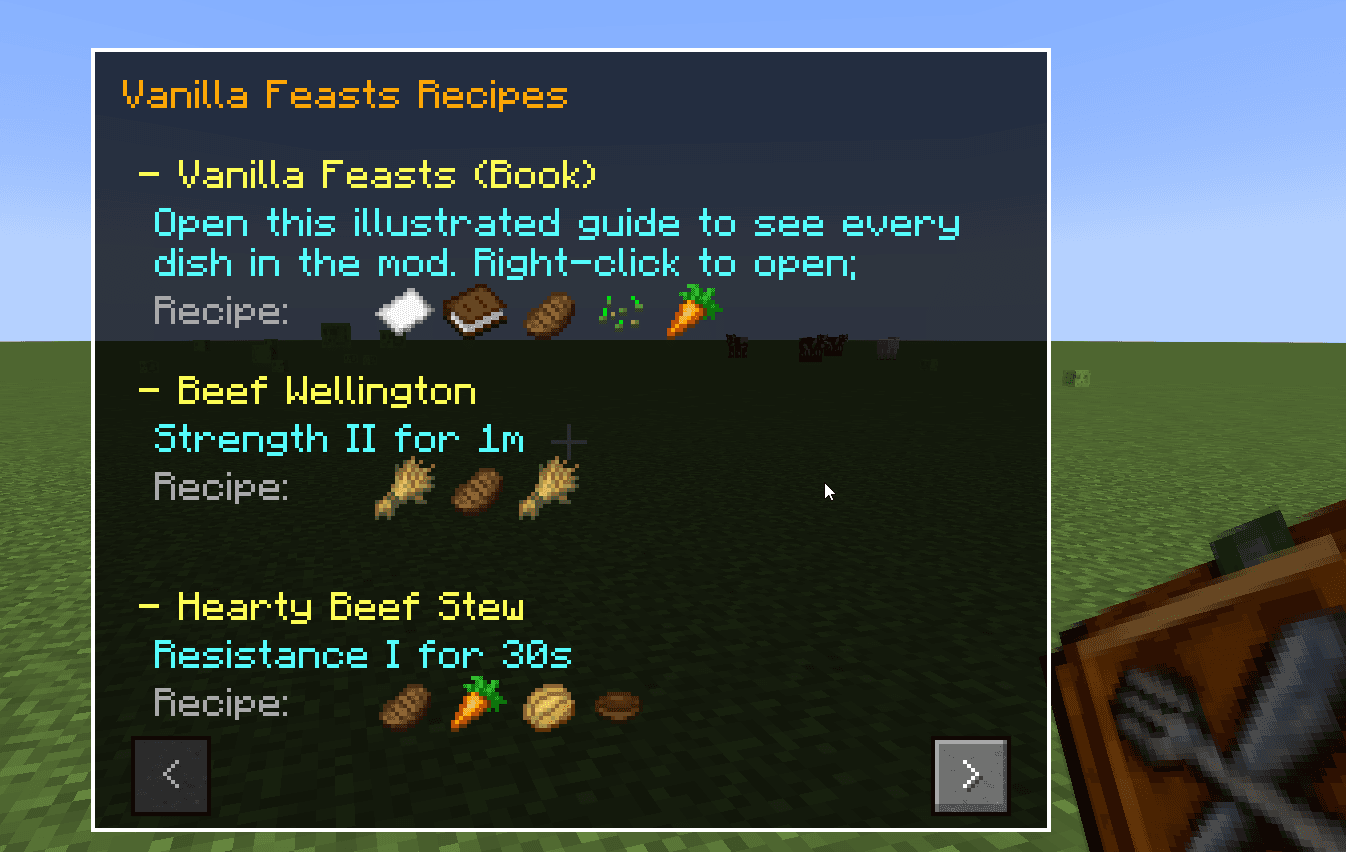
Task: Go back to the previous recipe page
Action: click(170, 776)
